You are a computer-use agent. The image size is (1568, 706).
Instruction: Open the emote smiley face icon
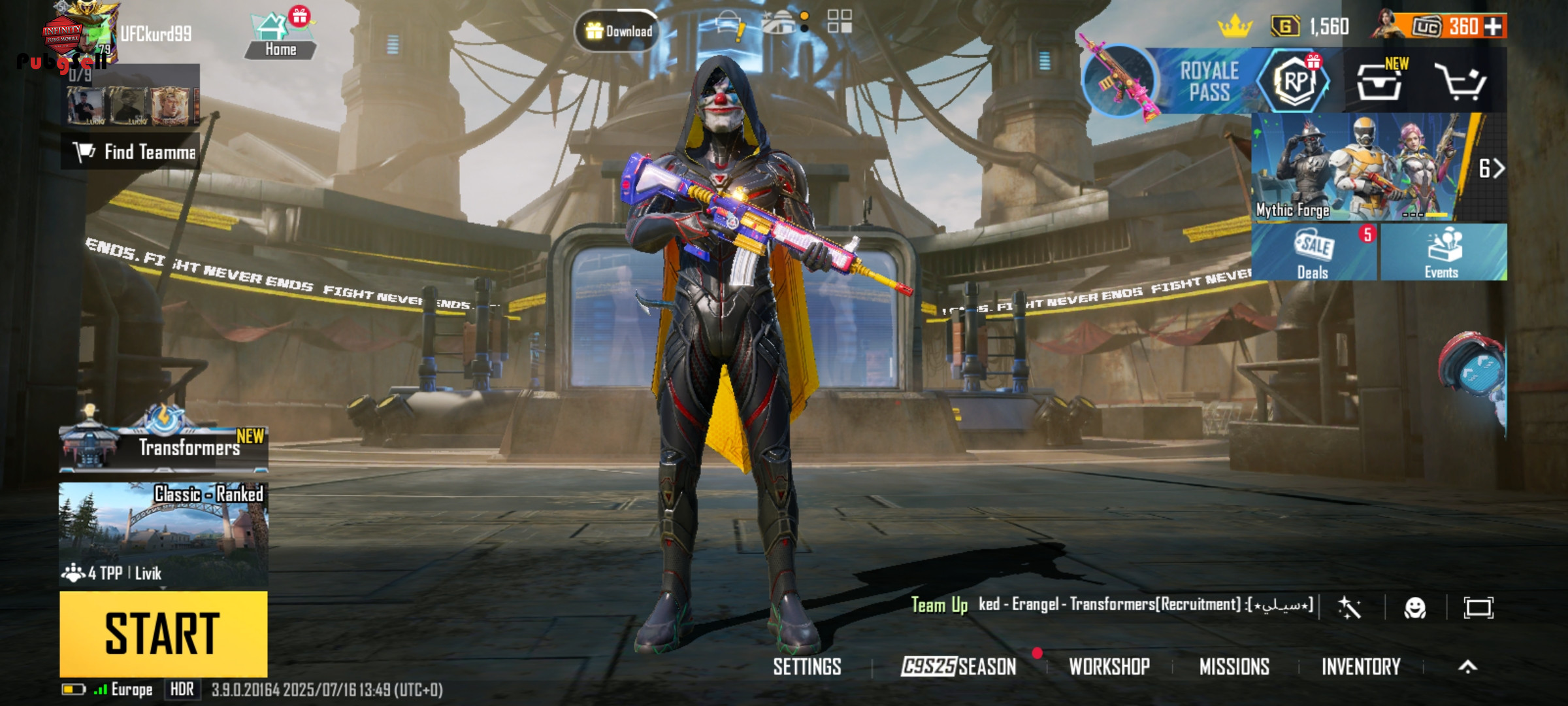(1414, 608)
